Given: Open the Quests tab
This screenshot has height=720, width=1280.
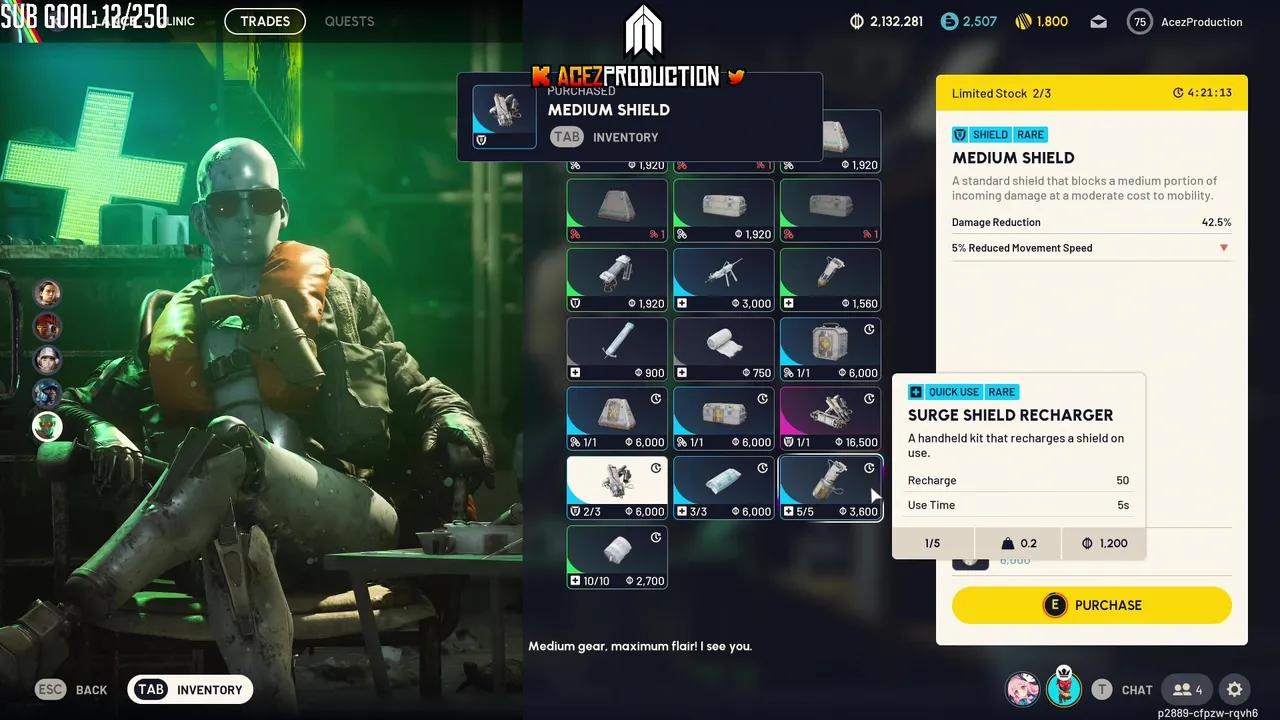Looking at the screenshot, I should point(349,21).
